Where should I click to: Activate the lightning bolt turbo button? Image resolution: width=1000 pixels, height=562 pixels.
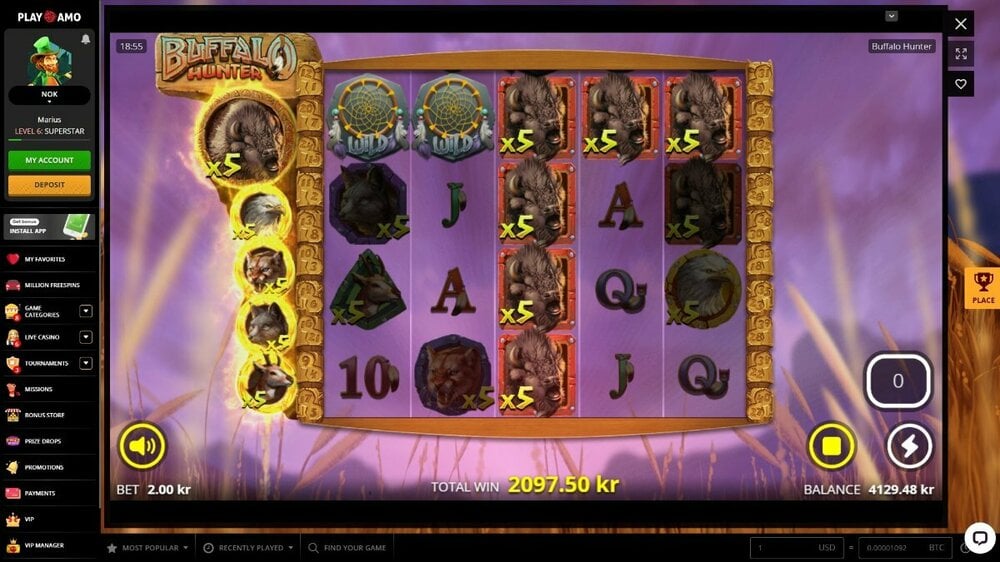tap(909, 446)
